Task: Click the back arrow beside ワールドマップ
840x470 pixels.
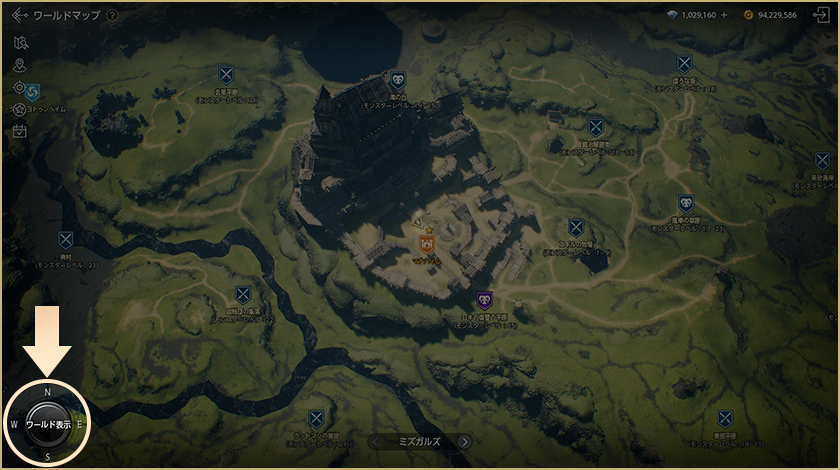Action: (18, 16)
